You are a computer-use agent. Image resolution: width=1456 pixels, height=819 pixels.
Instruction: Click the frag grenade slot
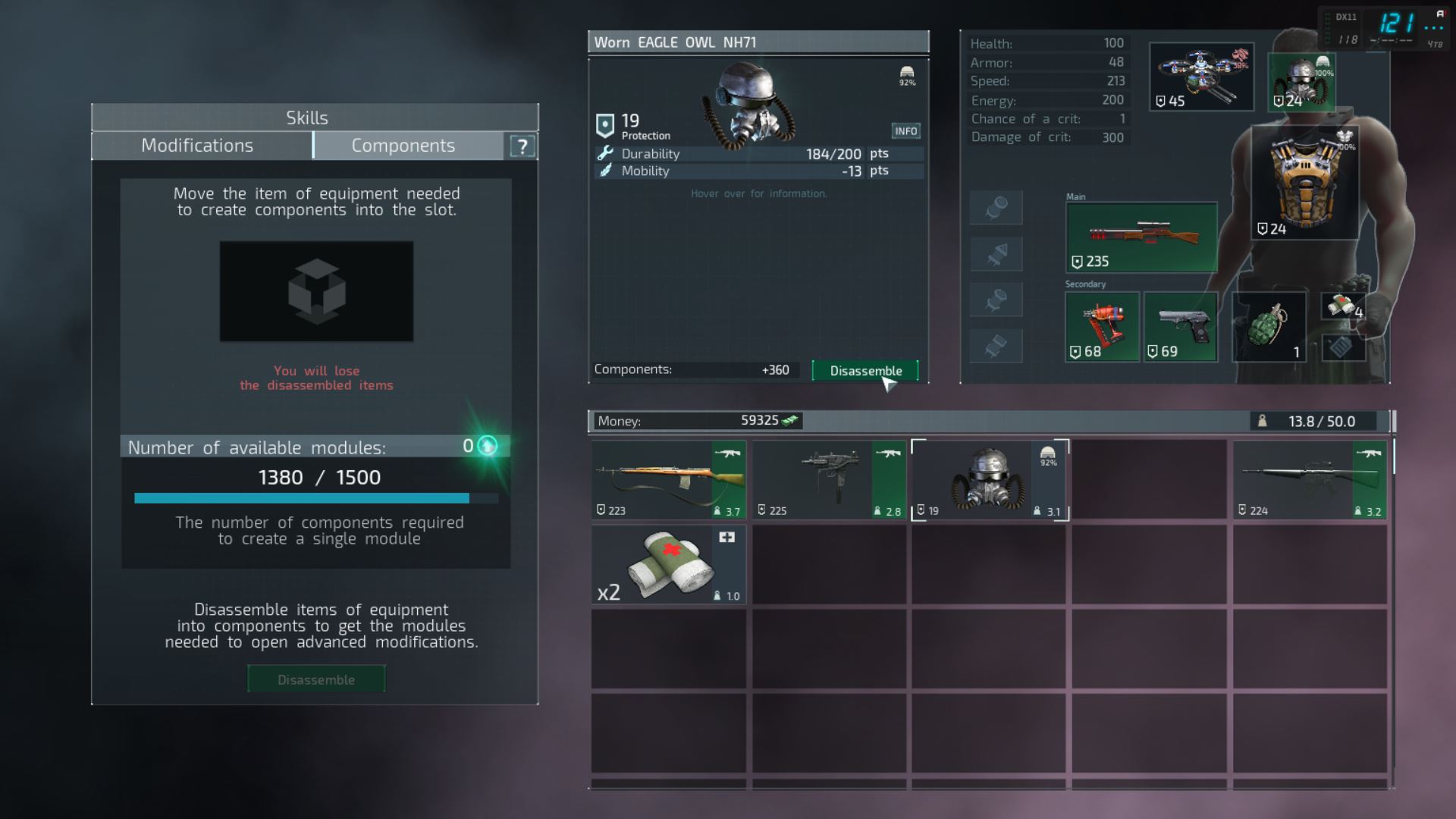coord(1269,327)
